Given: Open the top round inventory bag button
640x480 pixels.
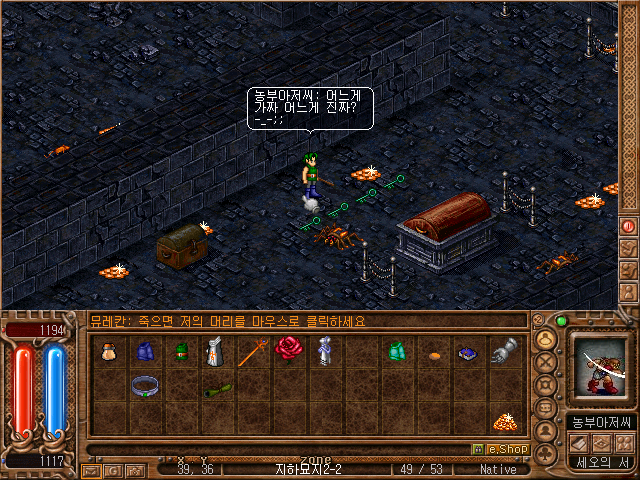Looking at the screenshot, I should point(546,339).
